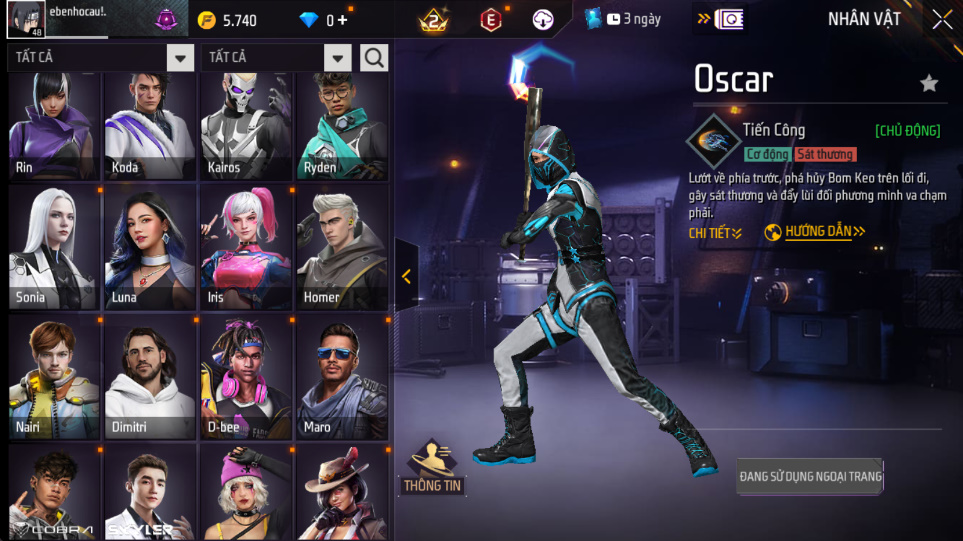Open the THÔNG TIN info button
The width and height of the screenshot is (963, 541).
[433, 468]
